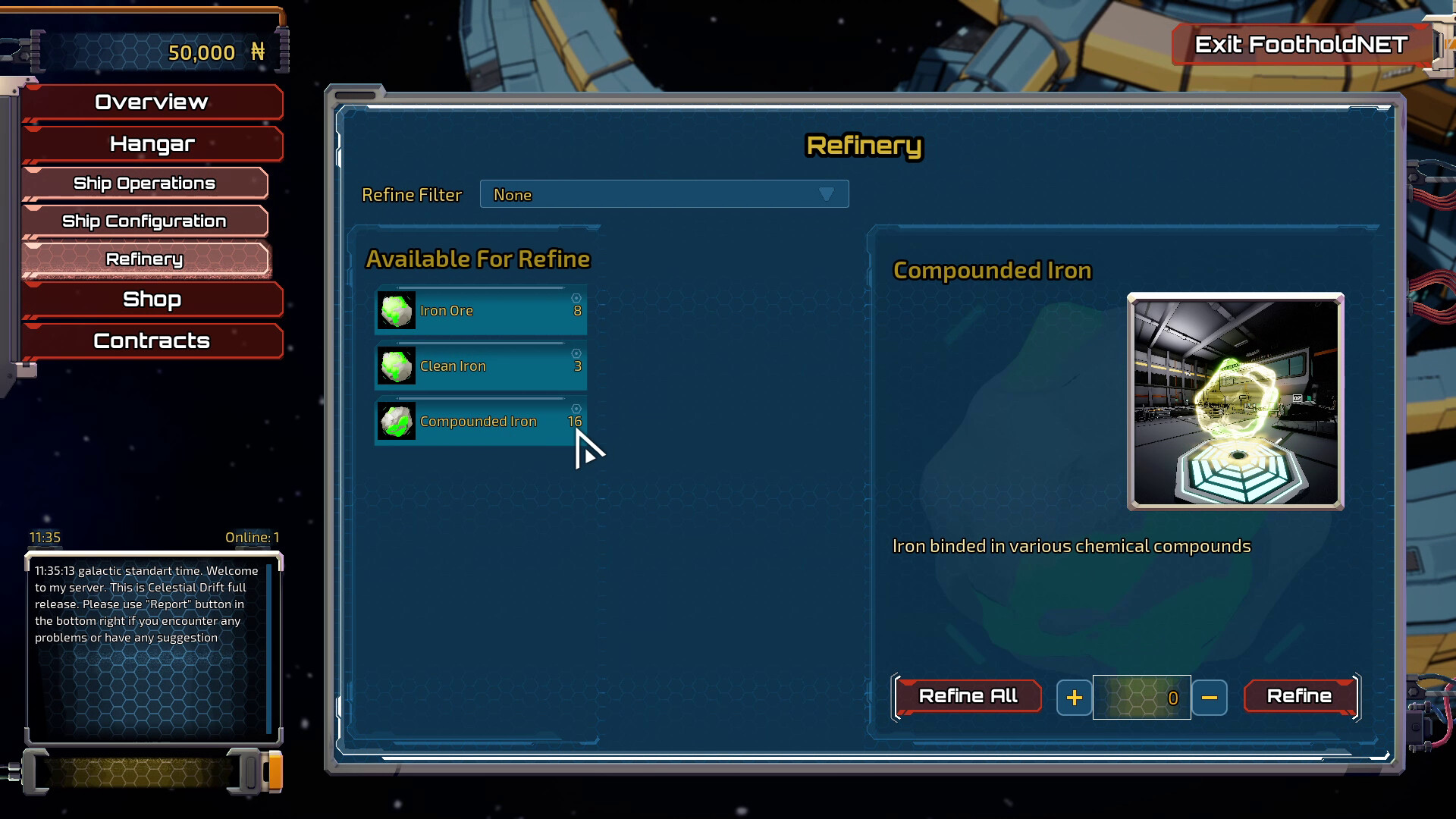Screen dimensions: 1456x819
Task: Choose the Clean Iron entry
Action: click(x=481, y=366)
